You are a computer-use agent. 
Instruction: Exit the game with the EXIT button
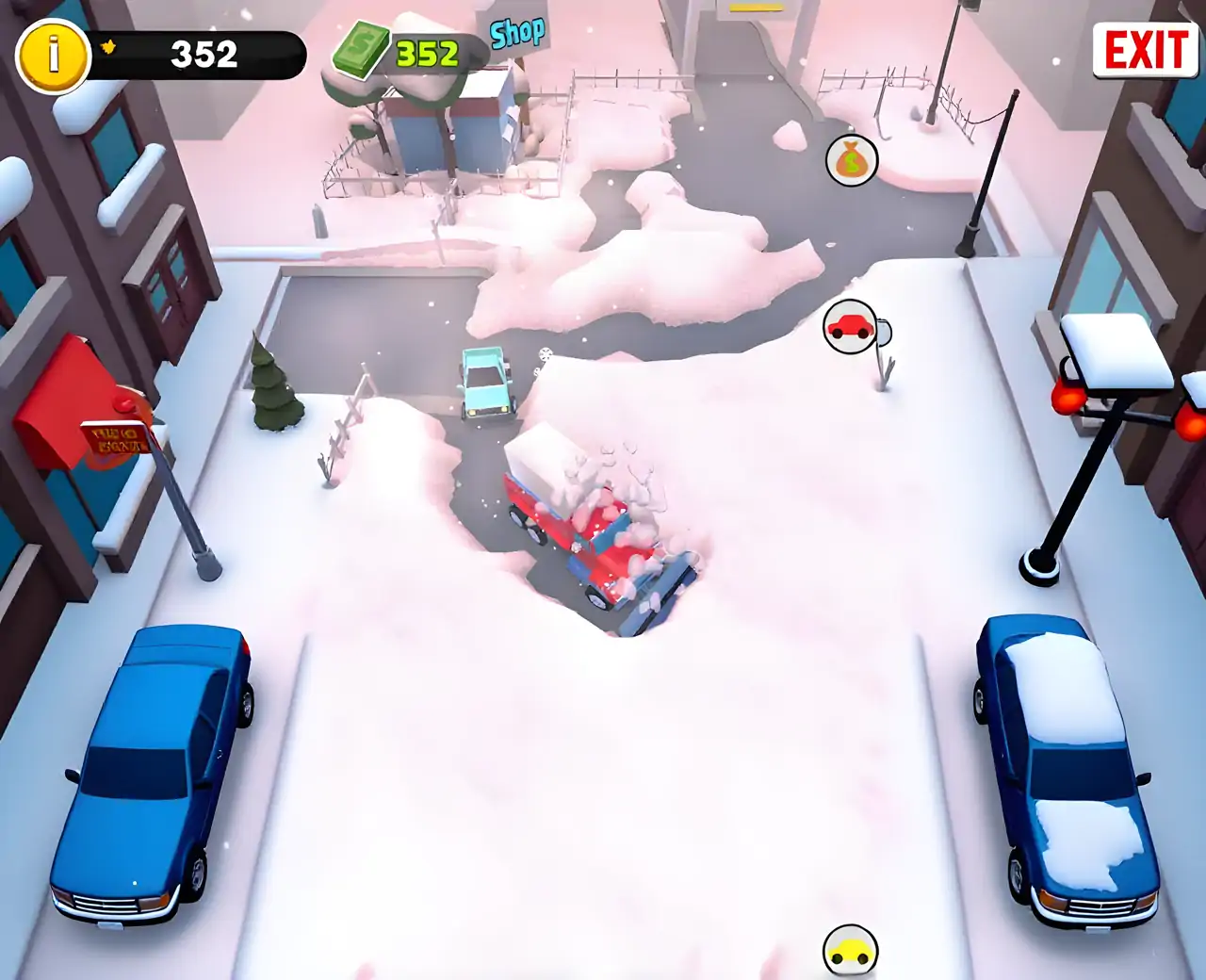coord(1145,49)
